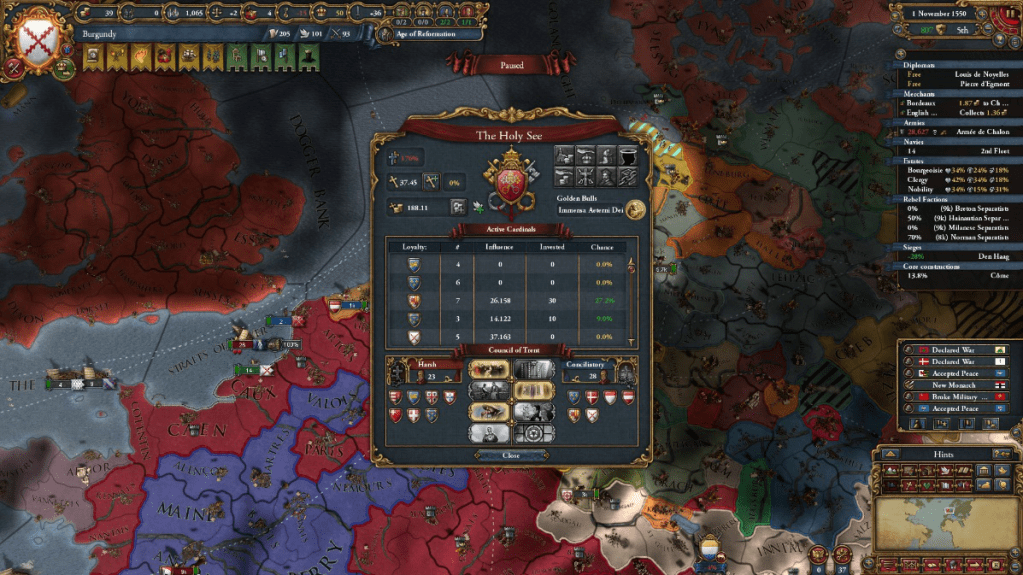
Task: Click the Immensa Aeterni Dei golden bull coin
Action: tap(635, 208)
